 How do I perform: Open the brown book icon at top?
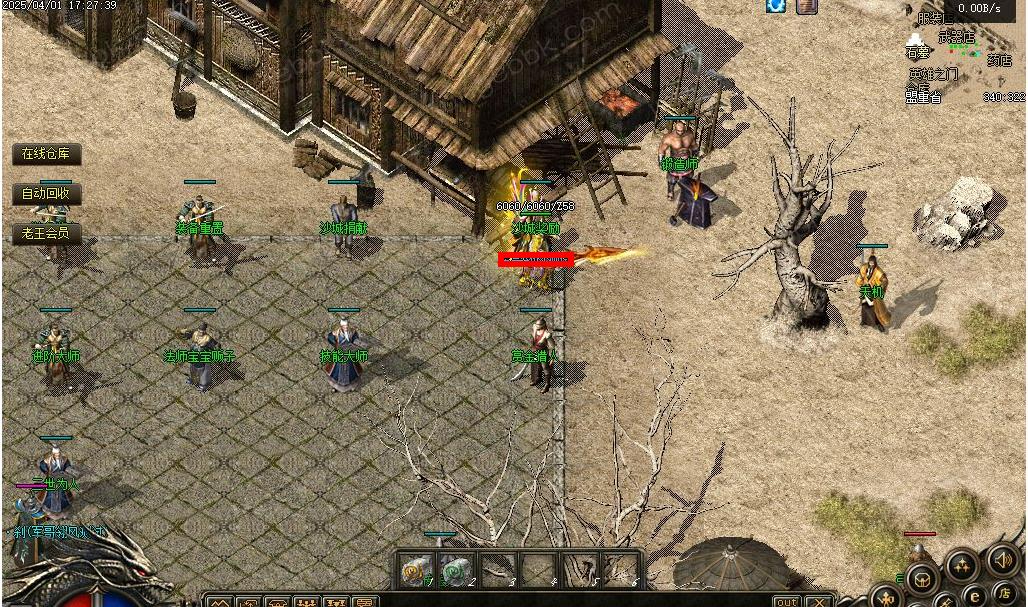(806, 6)
